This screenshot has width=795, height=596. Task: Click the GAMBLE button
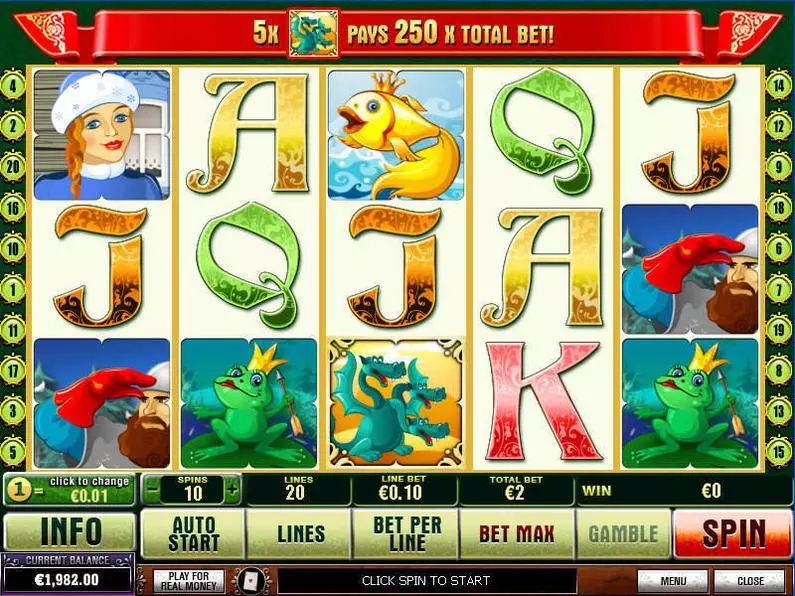click(623, 533)
